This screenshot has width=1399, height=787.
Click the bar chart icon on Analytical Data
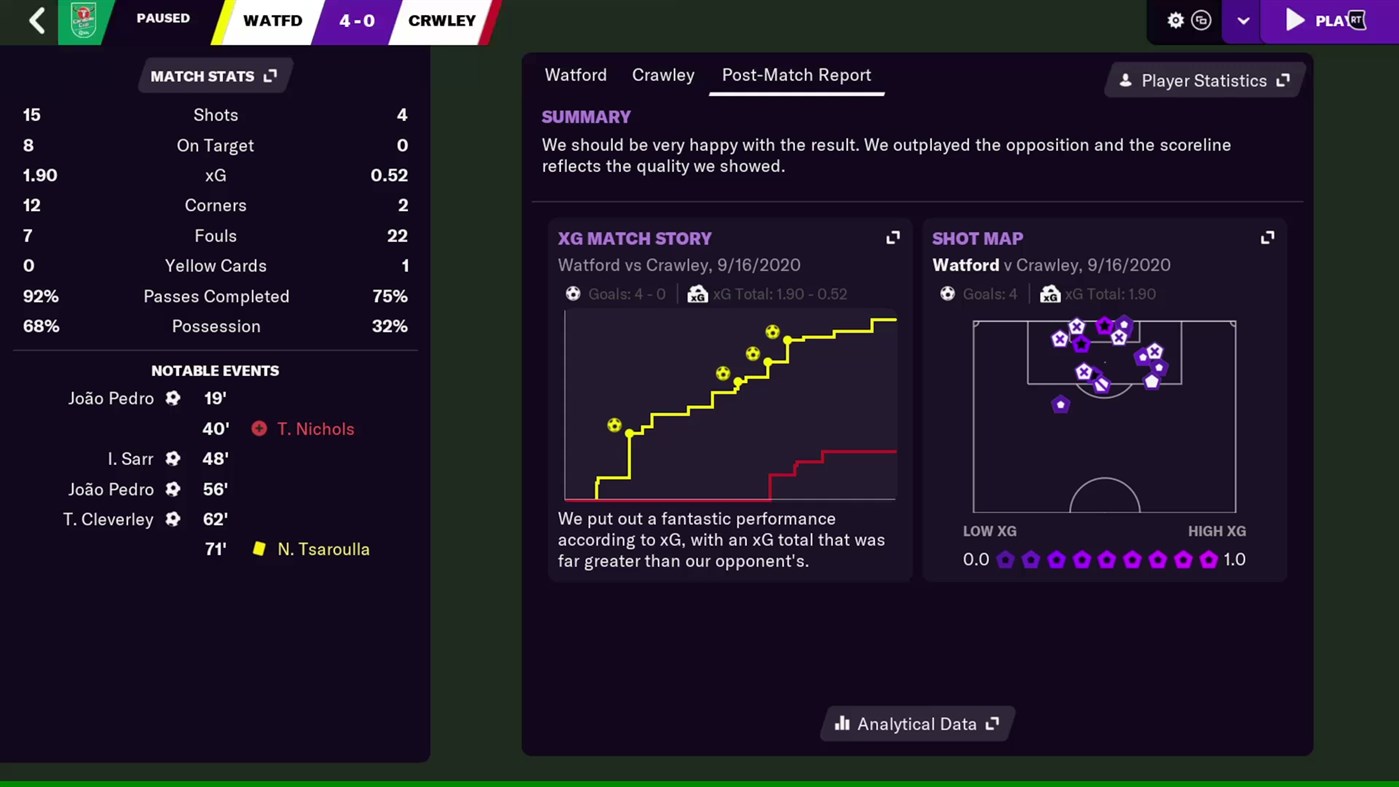[841, 723]
